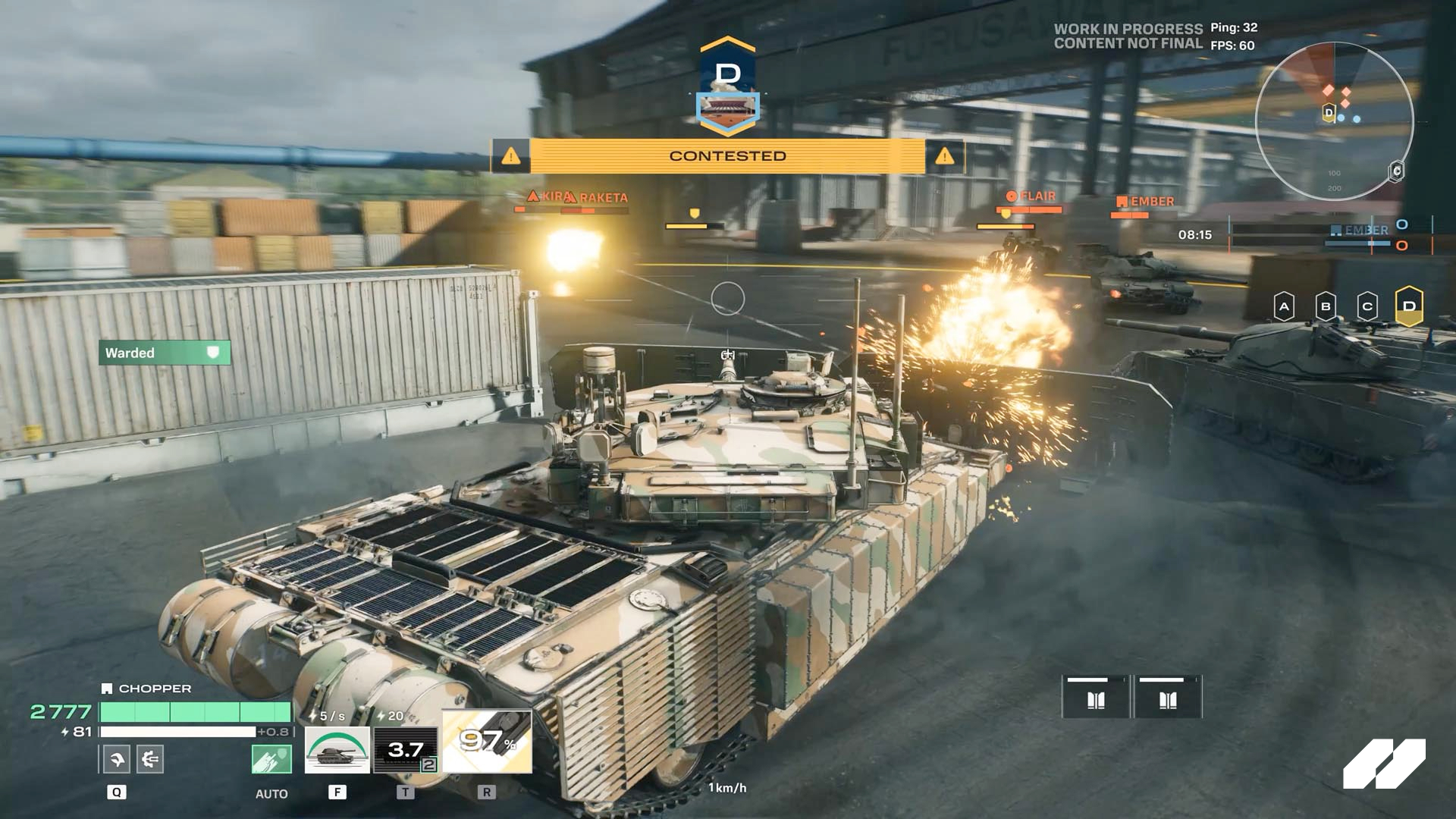Image resolution: width=1456 pixels, height=819 pixels.
Task: Toggle the AUTO ability mode
Action: 271,794
